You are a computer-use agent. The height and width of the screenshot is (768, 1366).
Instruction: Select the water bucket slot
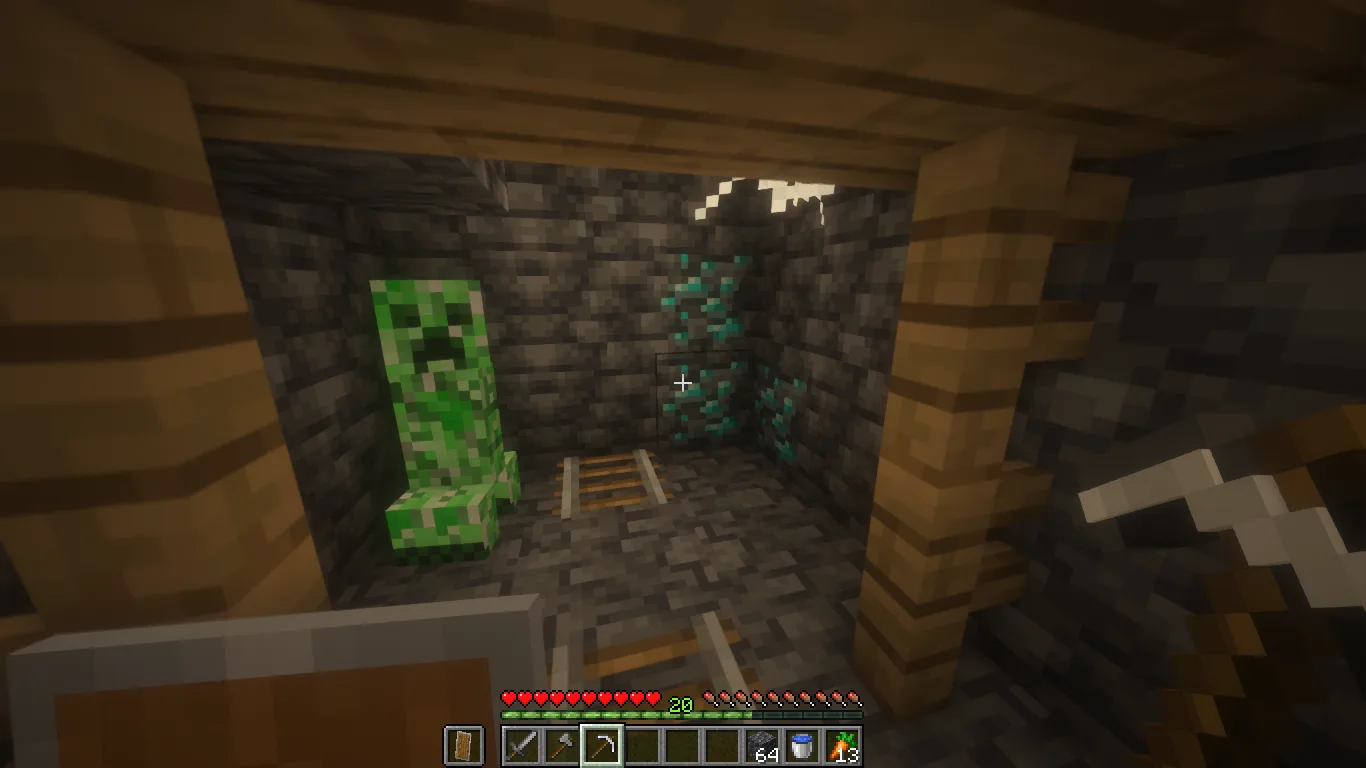coord(802,746)
